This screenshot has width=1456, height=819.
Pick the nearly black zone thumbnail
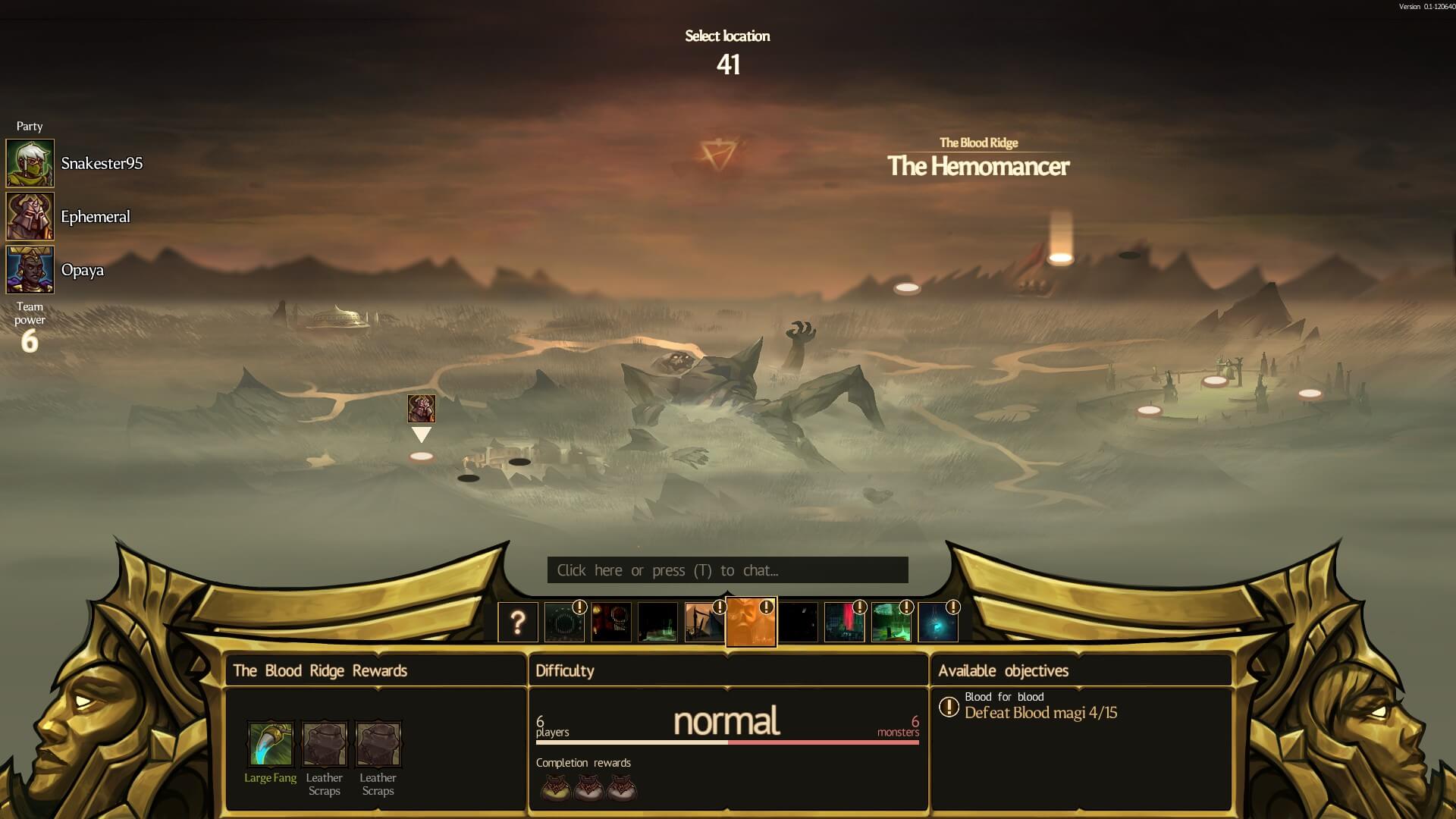pyautogui.click(x=799, y=623)
